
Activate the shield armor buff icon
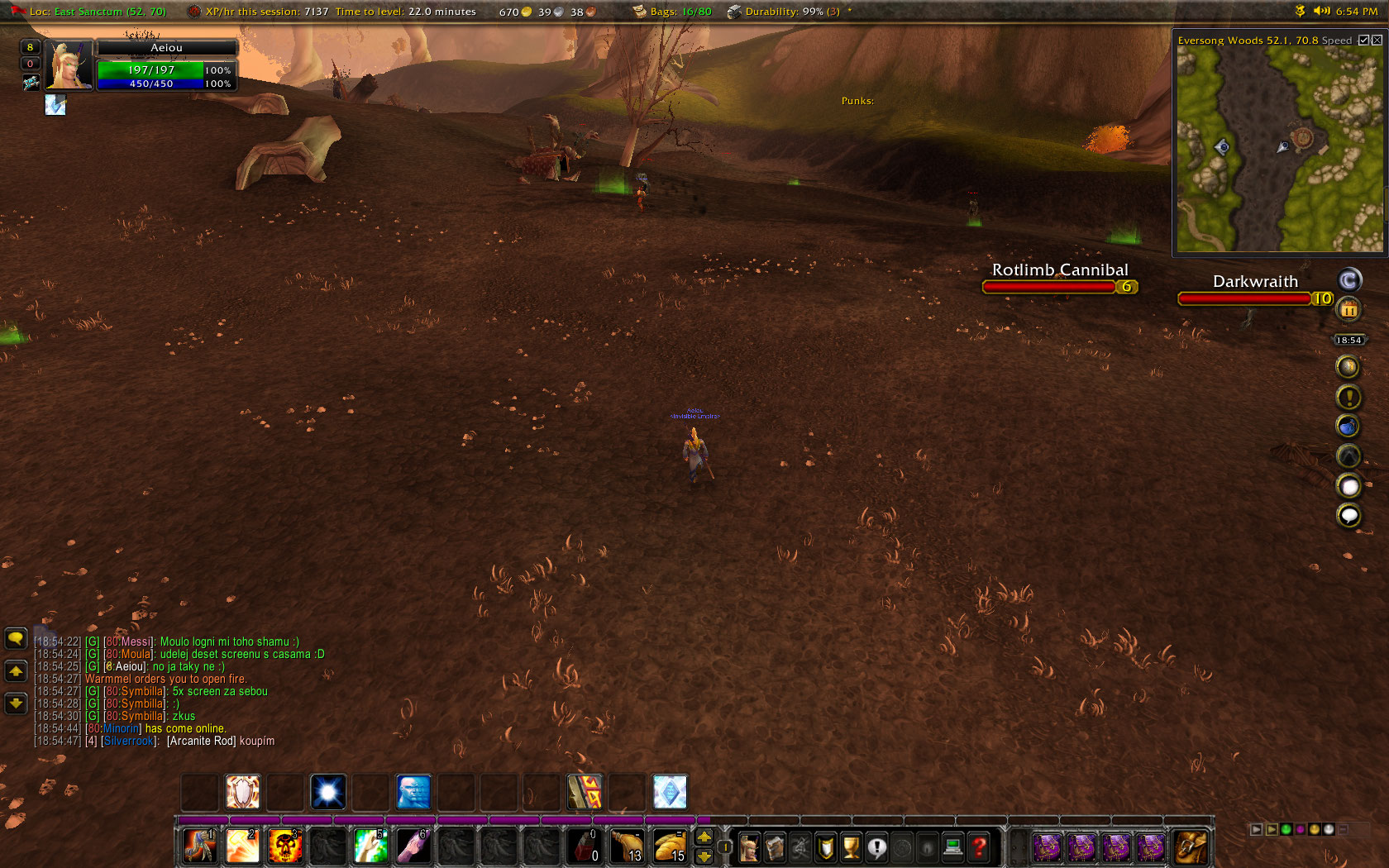242,792
